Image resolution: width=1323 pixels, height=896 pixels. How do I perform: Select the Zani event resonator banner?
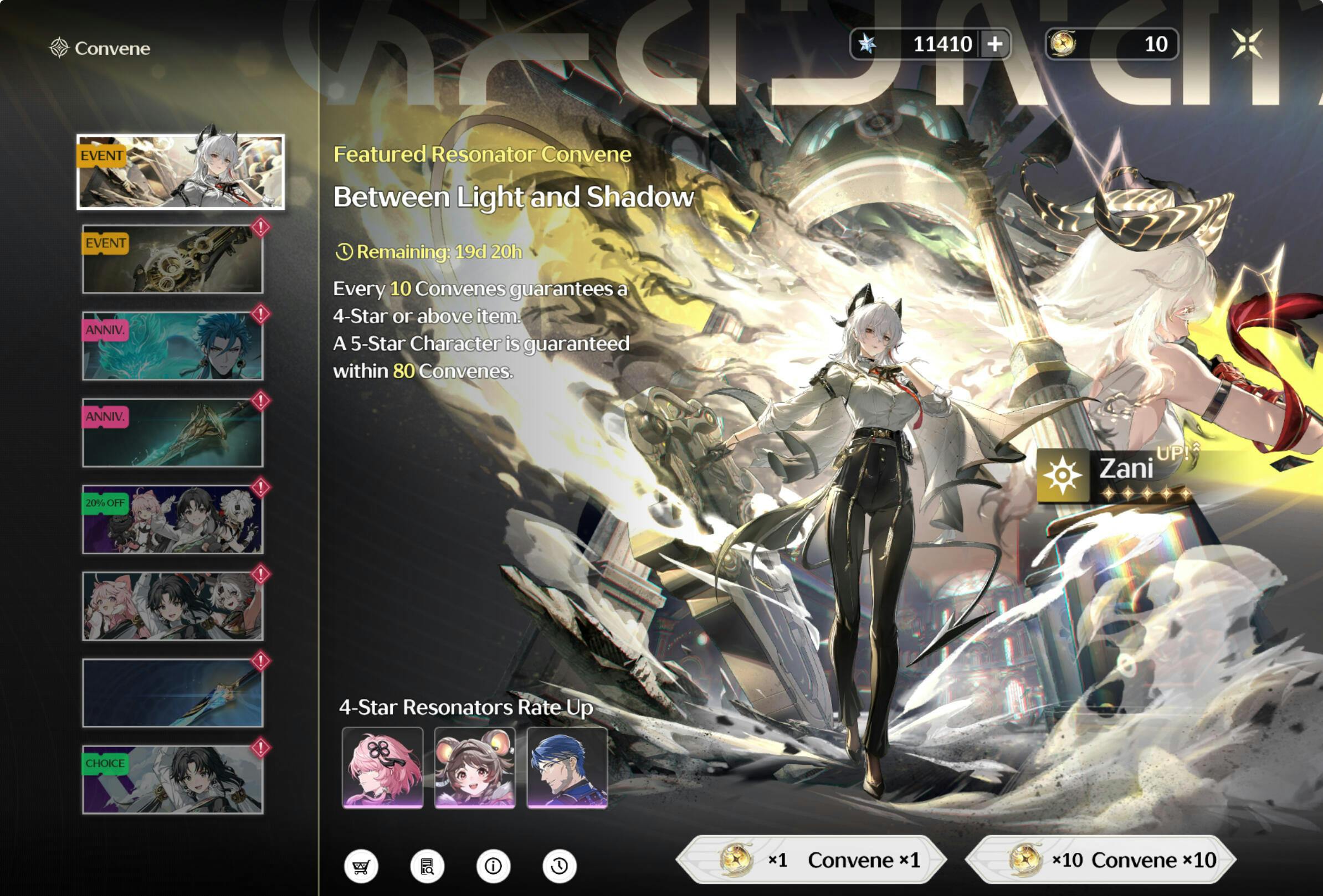181,172
